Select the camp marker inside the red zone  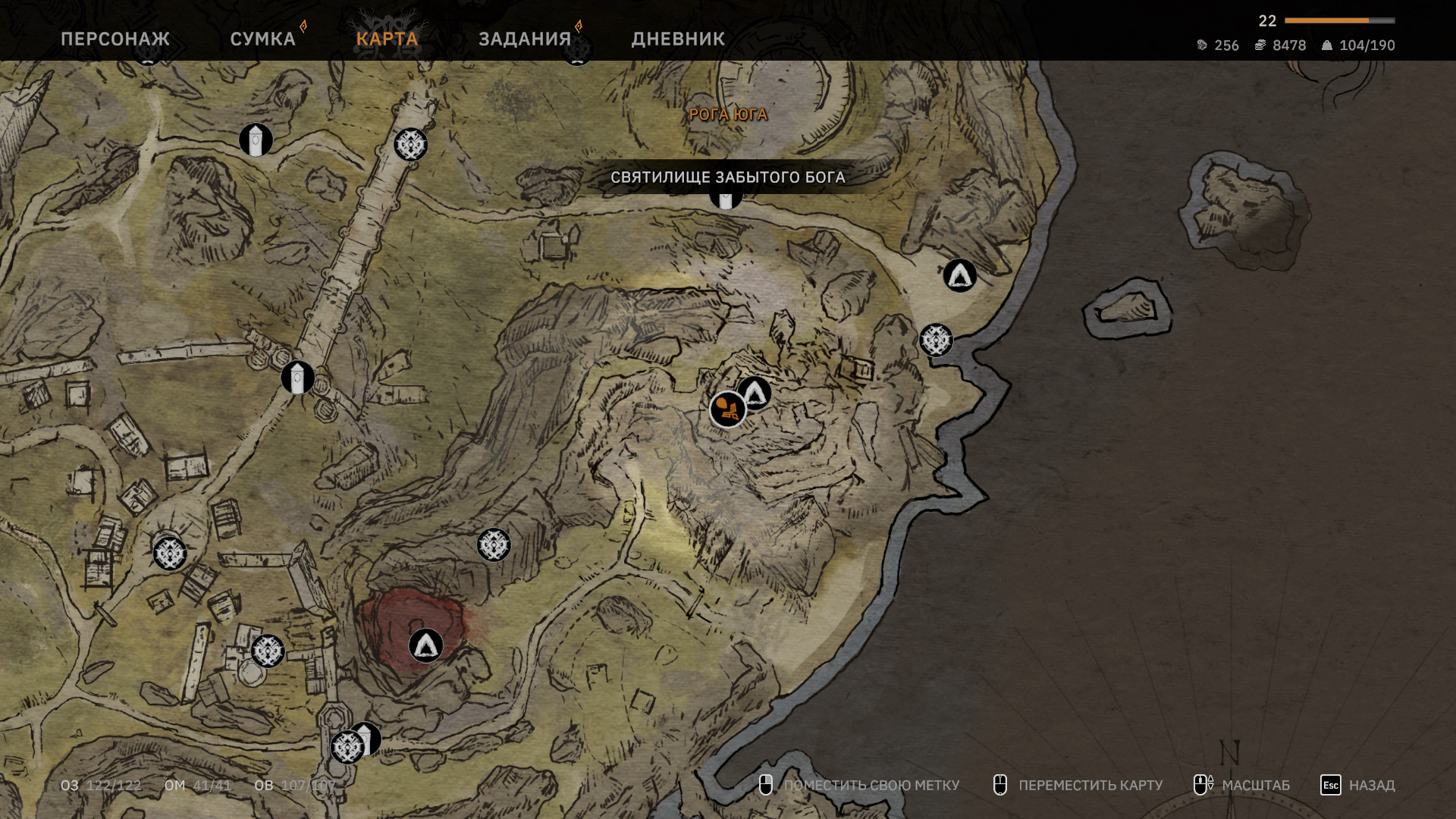pyautogui.click(x=425, y=645)
